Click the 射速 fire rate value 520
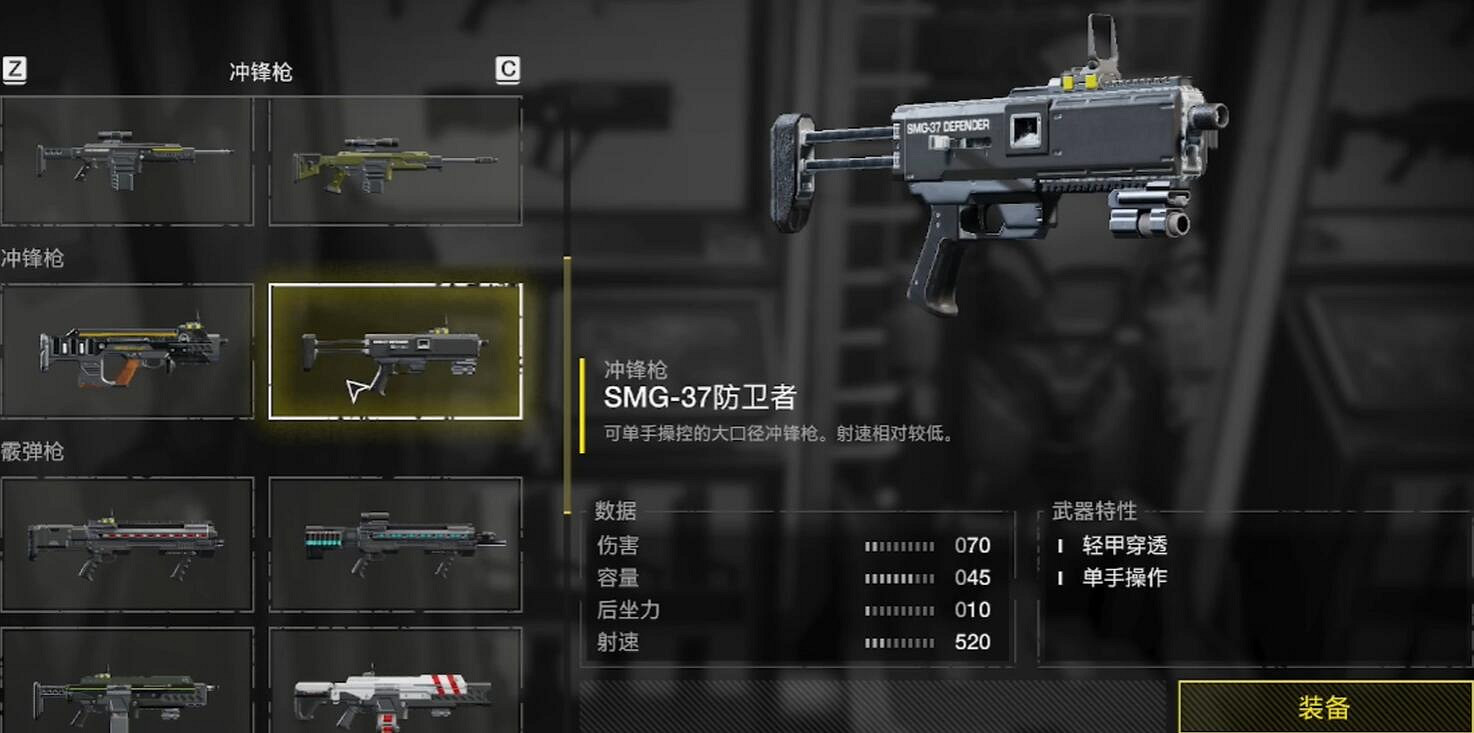This screenshot has height=733, width=1474. coord(971,641)
